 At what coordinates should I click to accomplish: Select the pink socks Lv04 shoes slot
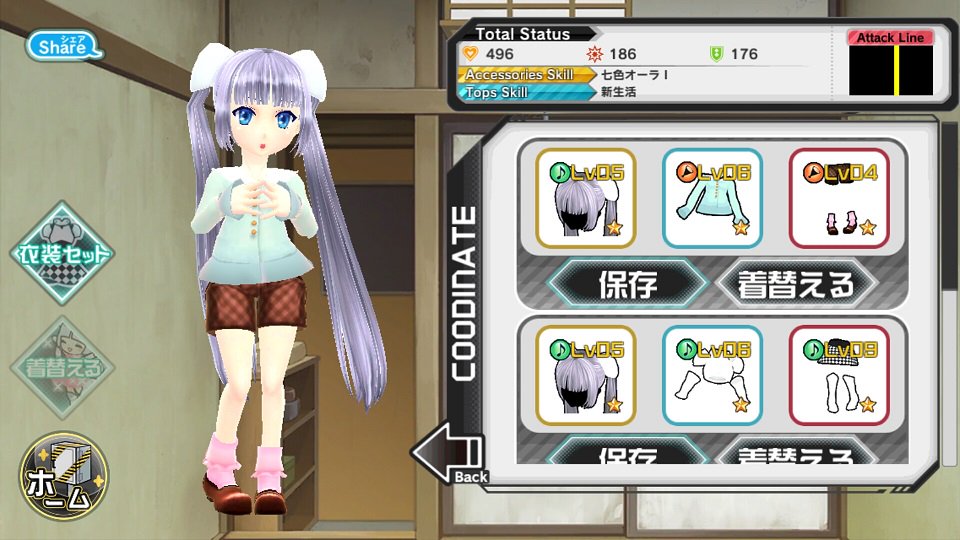click(x=838, y=198)
